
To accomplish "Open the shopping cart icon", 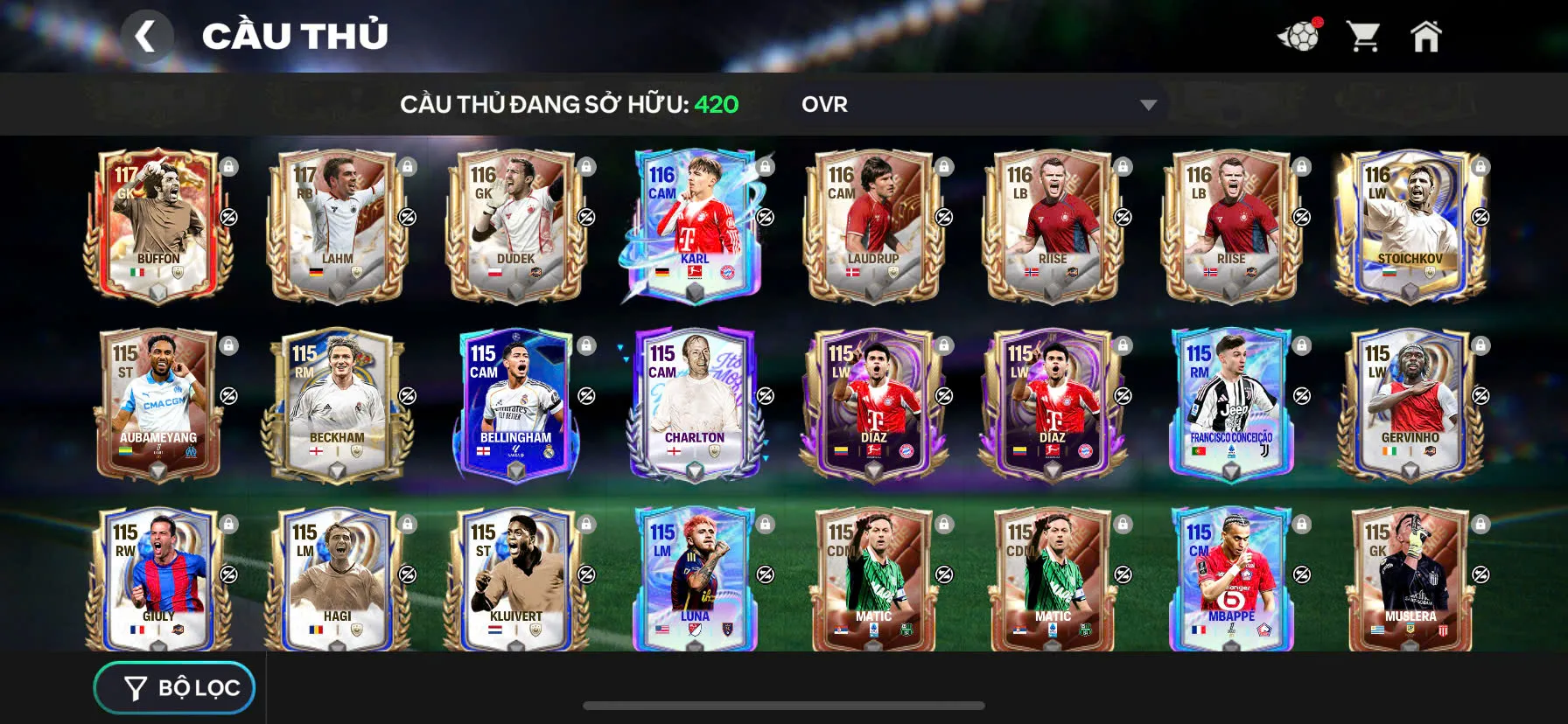I will coord(1362,33).
